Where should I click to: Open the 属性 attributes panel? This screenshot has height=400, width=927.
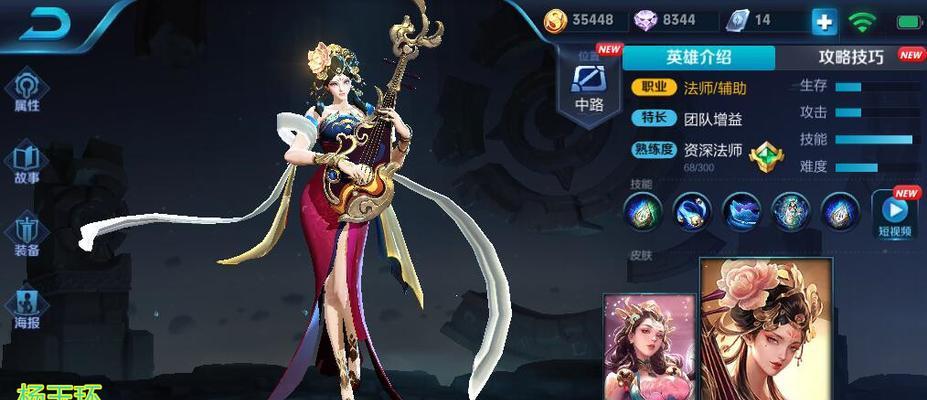coord(27,89)
